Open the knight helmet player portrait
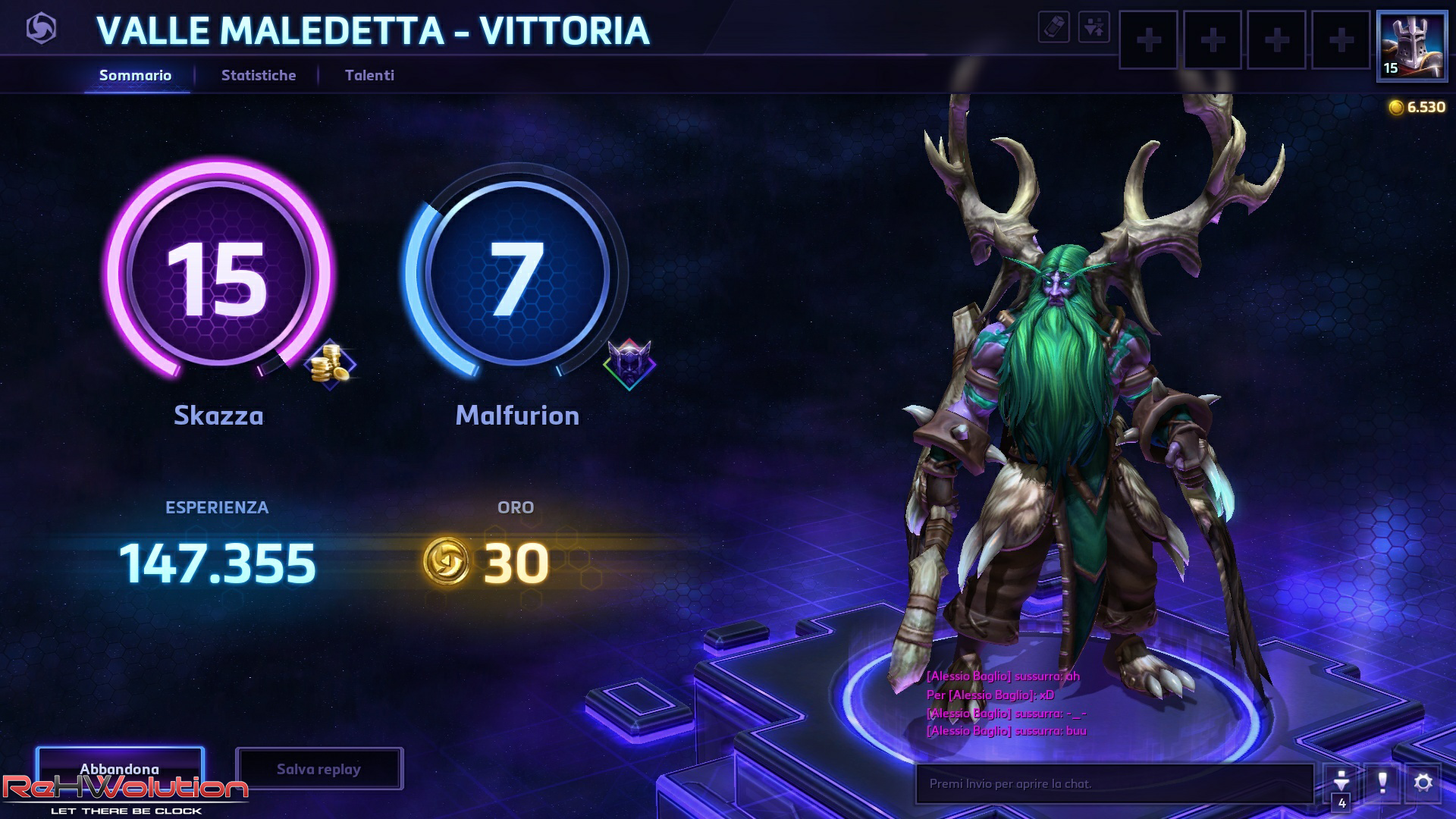This screenshot has height=819, width=1456. (1411, 45)
